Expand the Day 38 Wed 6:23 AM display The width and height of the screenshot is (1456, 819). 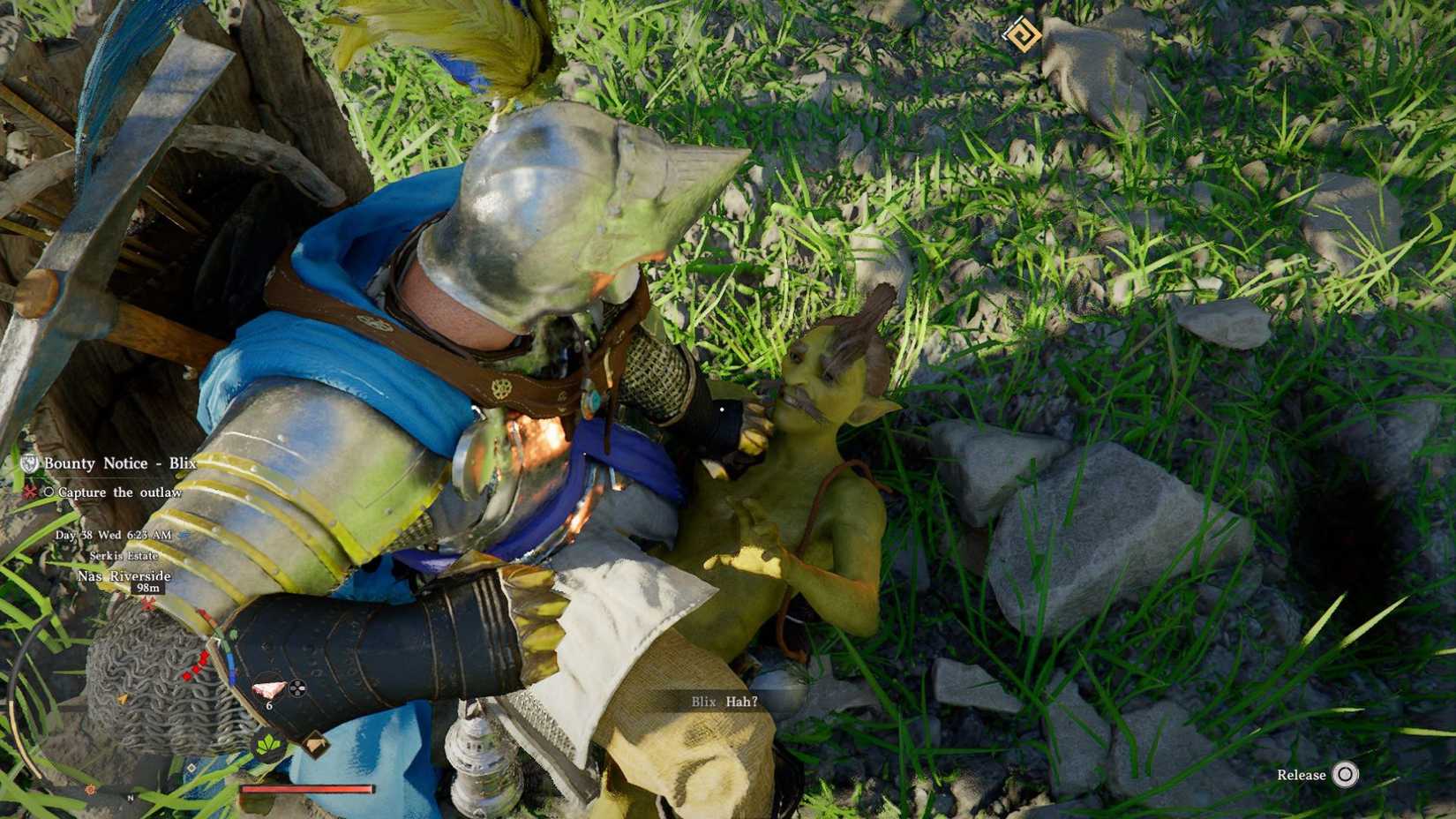(x=113, y=536)
